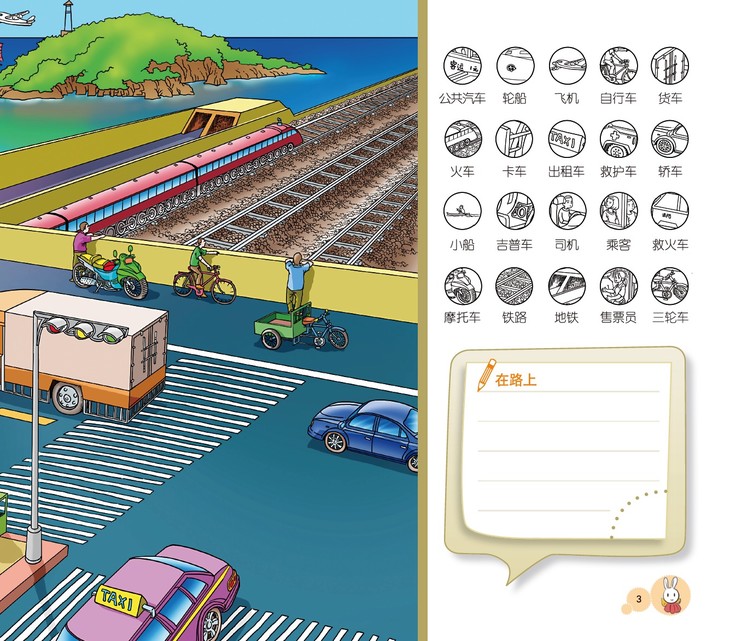Select the 货车 freight truck icon
730x641 pixels.
pyautogui.click(x=670, y=65)
